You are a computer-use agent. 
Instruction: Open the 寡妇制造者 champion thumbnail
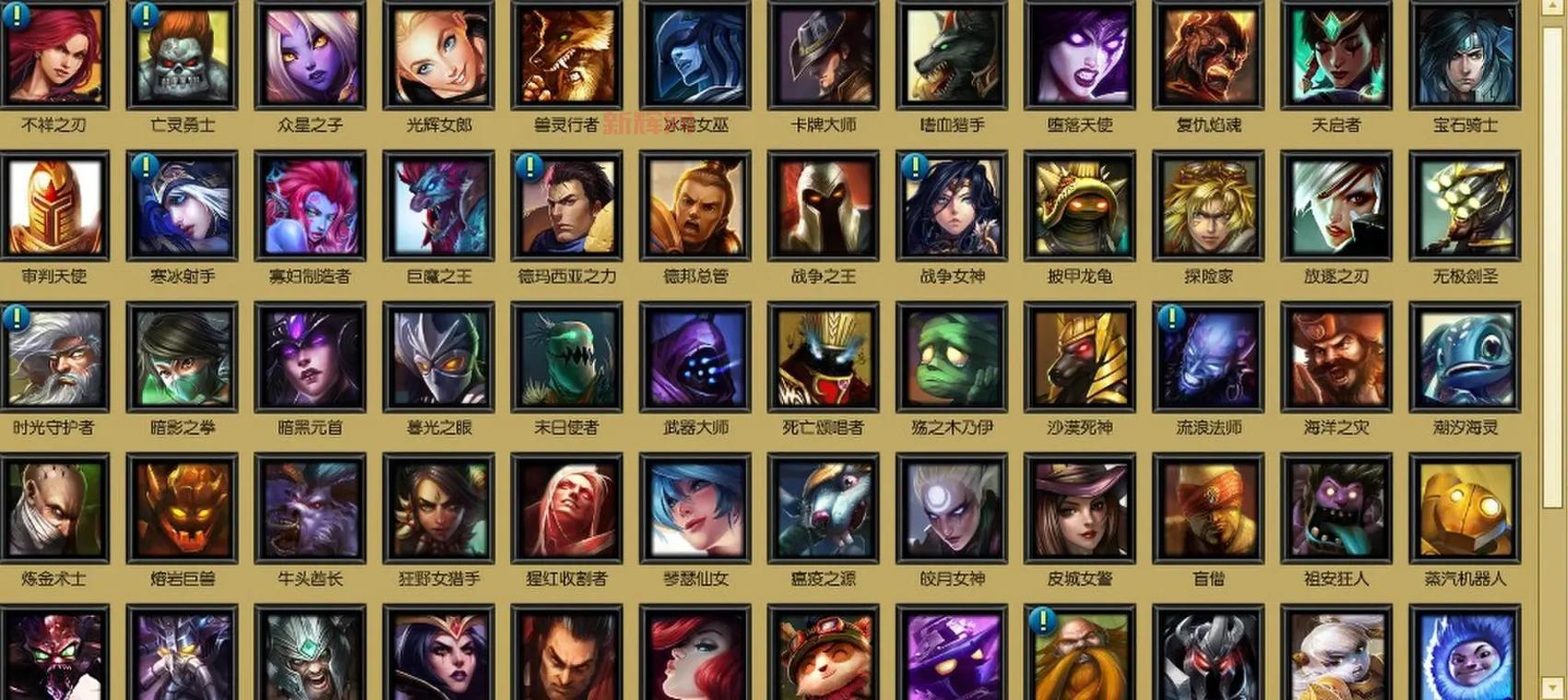(x=310, y=207)
